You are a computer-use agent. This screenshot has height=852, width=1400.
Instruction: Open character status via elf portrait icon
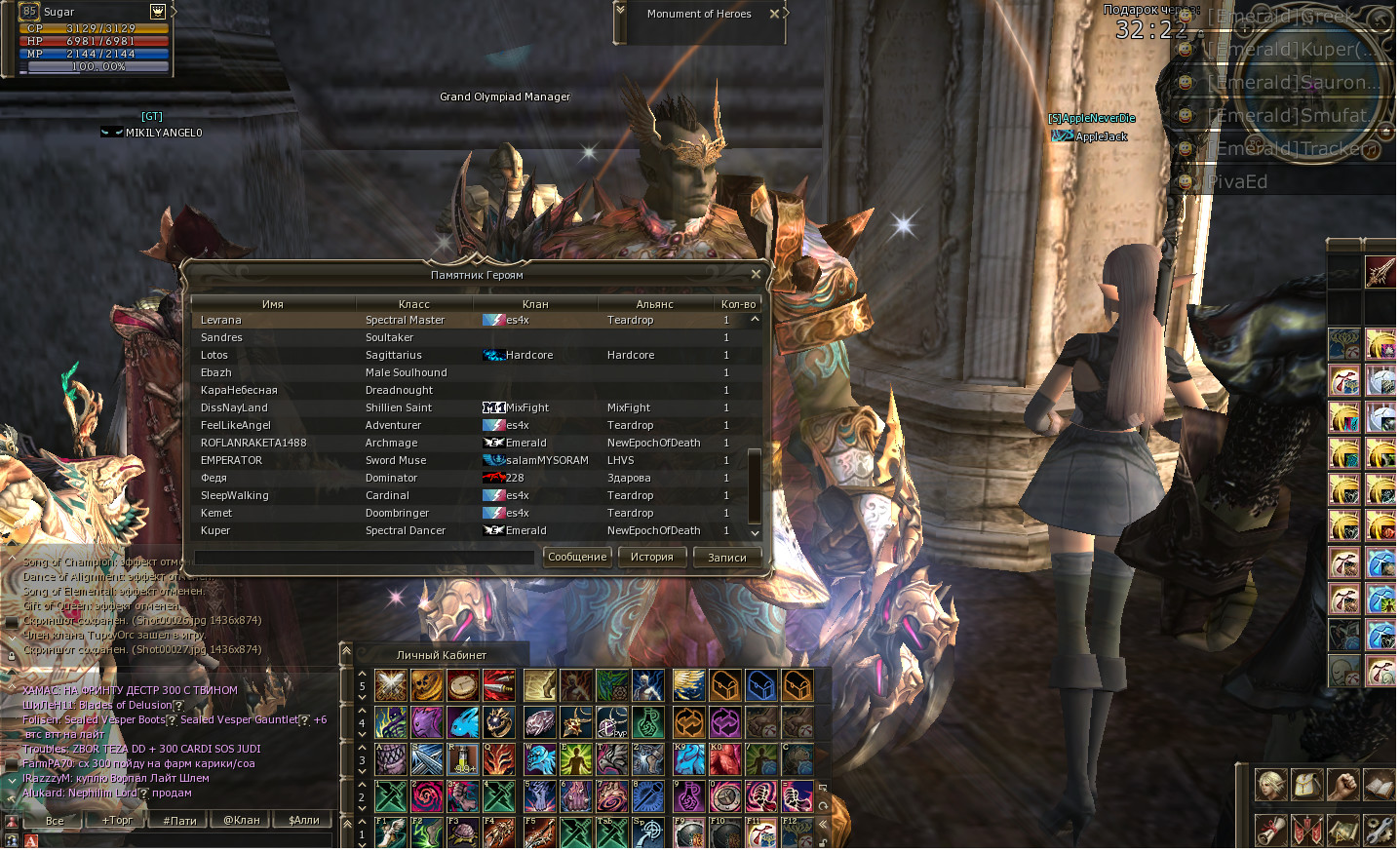1269,784
